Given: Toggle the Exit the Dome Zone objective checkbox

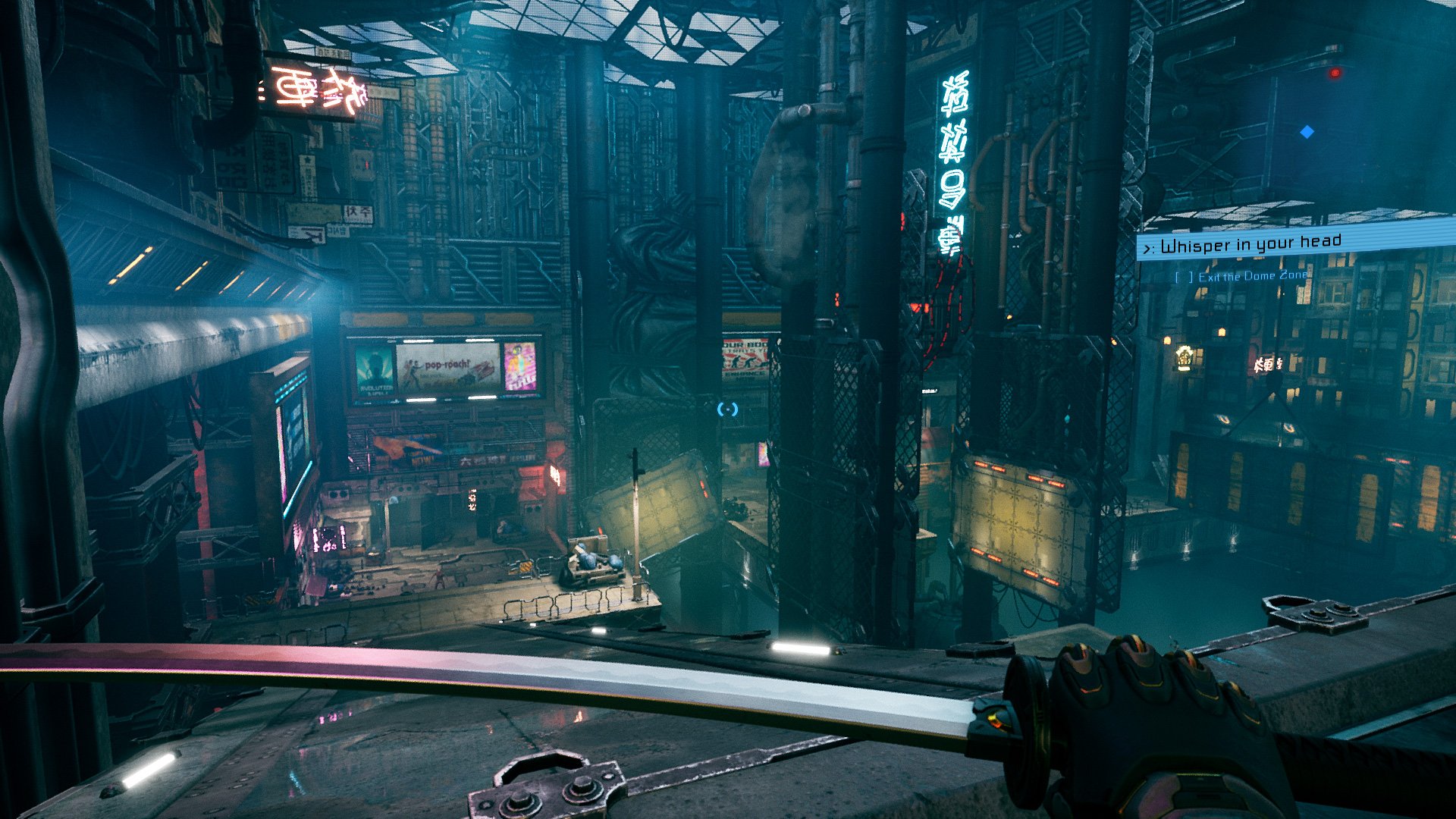Looking at the screenshot, I should point(1185,277).
